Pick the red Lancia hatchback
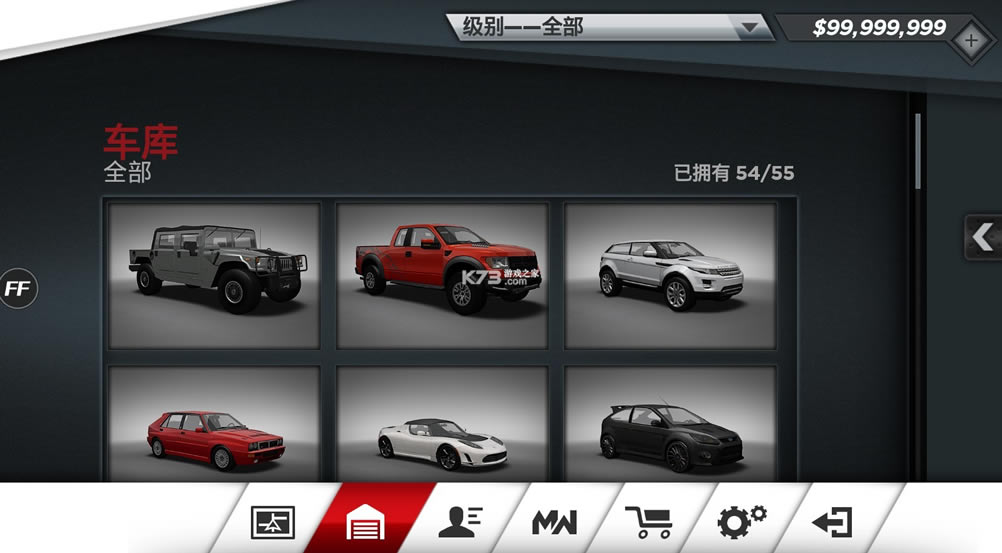 pyautogui.click(x=214, y=425)
